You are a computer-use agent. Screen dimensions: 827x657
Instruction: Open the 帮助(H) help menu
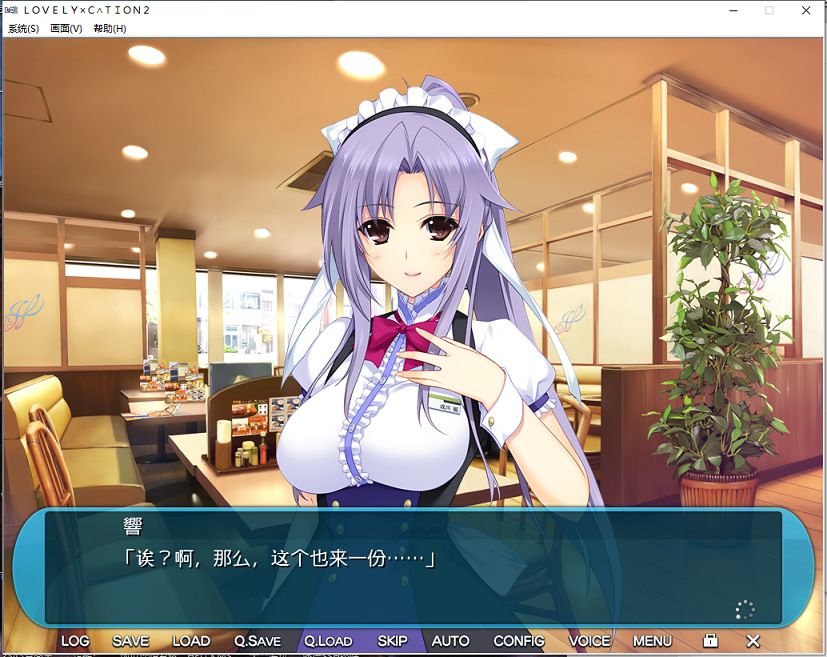click(110, 29)
